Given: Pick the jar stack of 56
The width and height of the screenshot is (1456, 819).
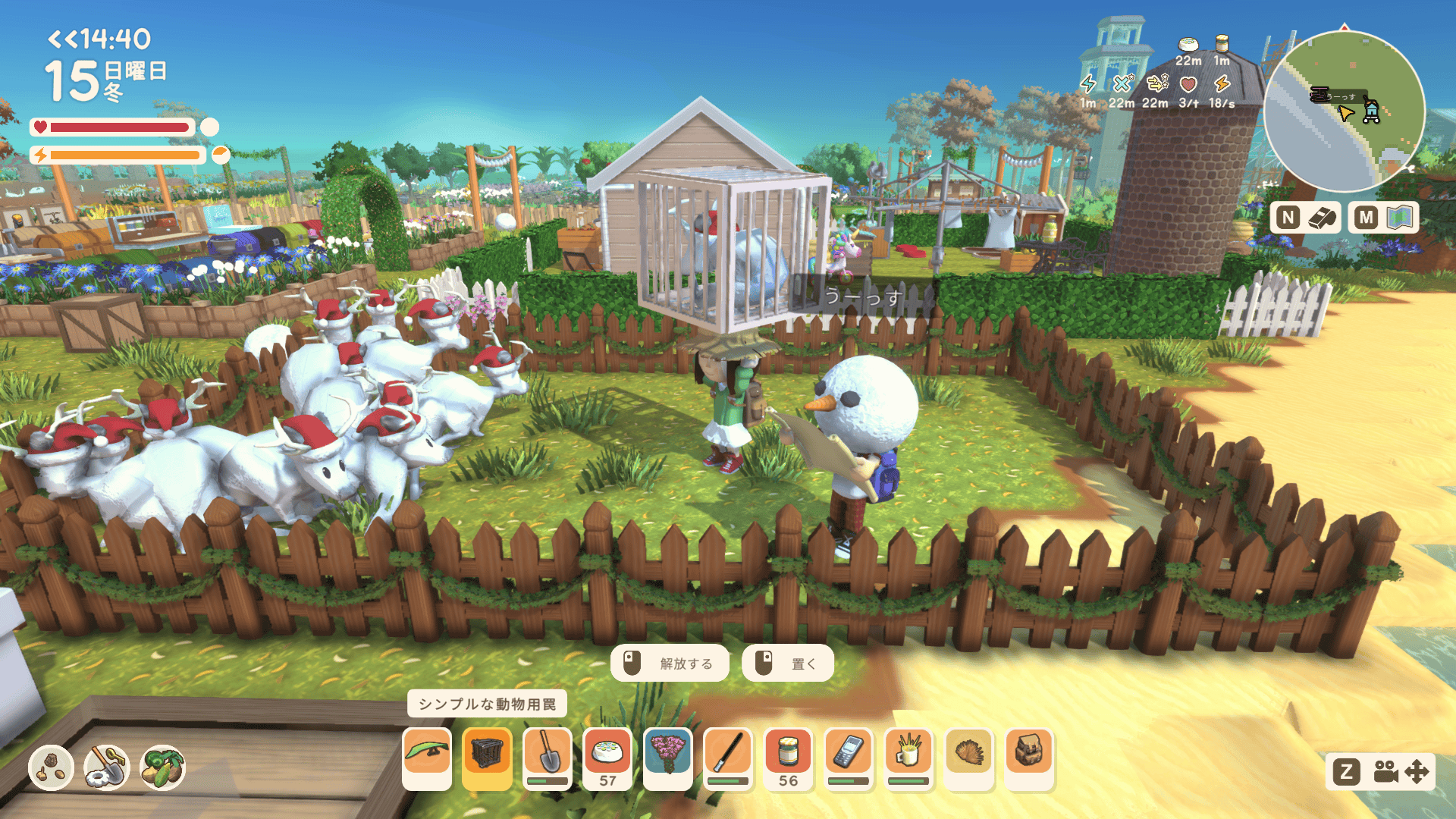Looking at the screenshot, I should pyautogui.click(x=788, y=758).
